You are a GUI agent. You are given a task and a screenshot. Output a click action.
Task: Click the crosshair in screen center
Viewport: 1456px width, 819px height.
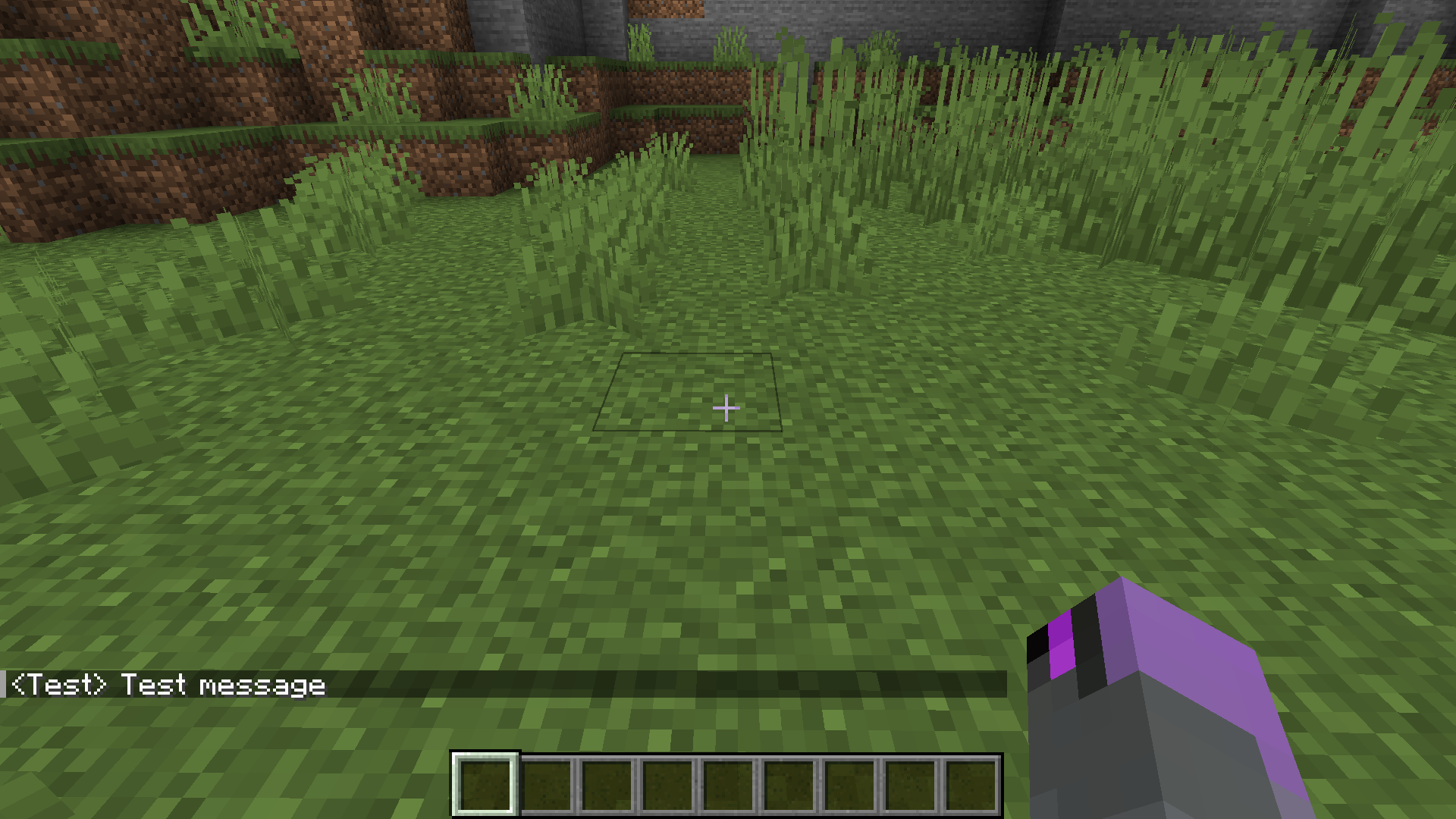[726, 408]
